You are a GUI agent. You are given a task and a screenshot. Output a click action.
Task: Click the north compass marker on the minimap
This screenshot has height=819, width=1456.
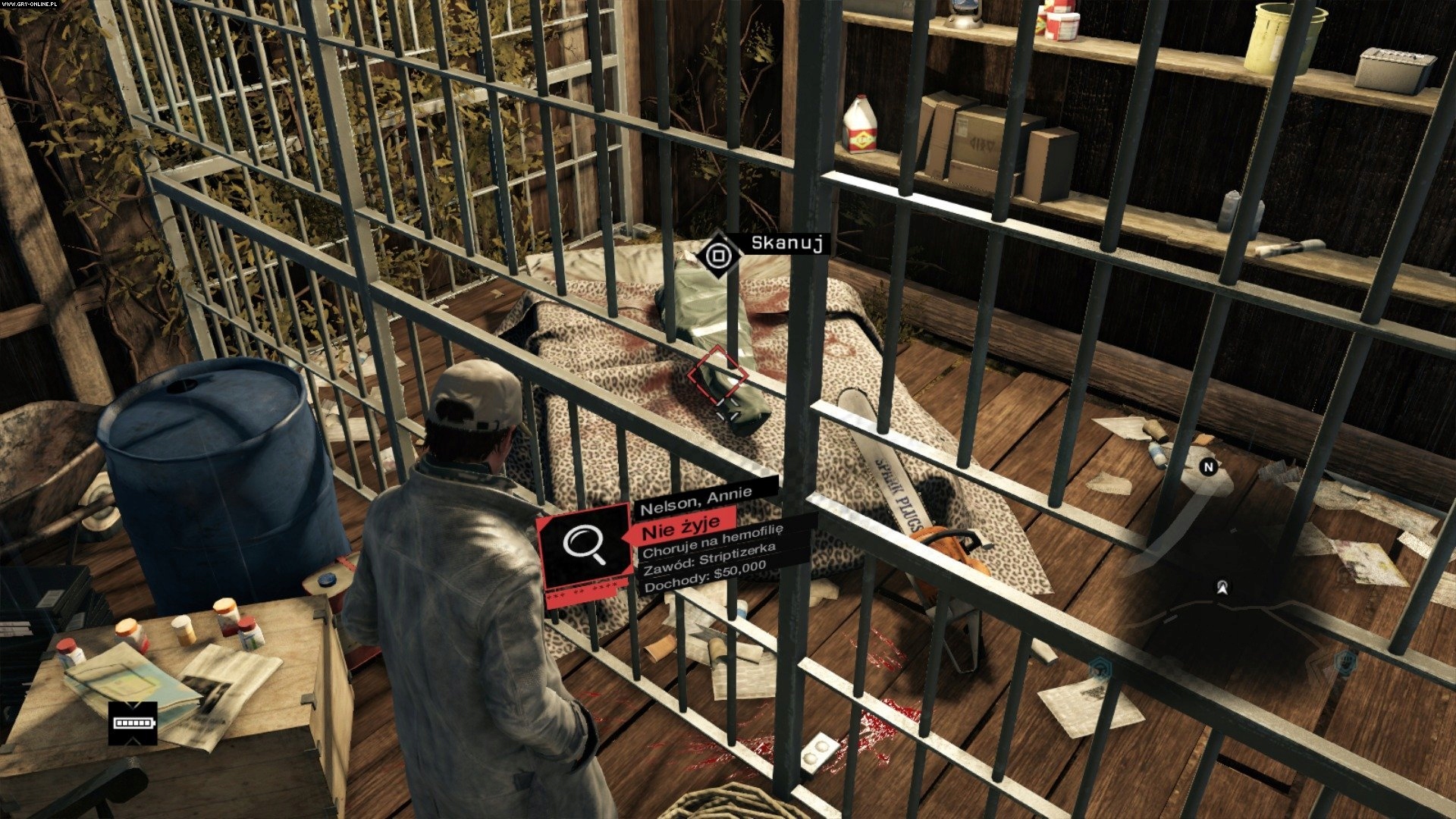click(x=1209, y=467)
